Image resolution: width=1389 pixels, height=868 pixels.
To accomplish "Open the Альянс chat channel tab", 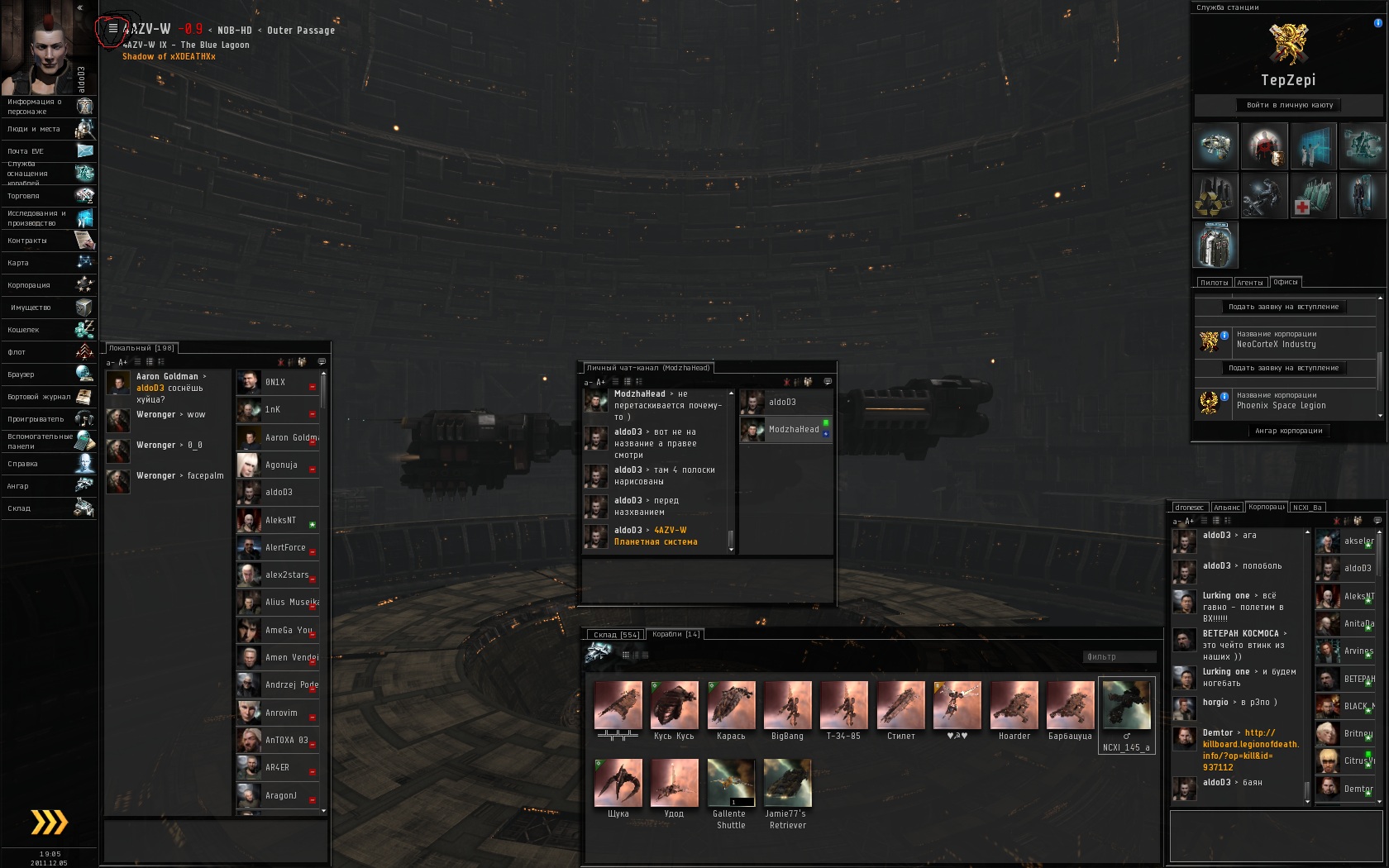I will 1226,508.
